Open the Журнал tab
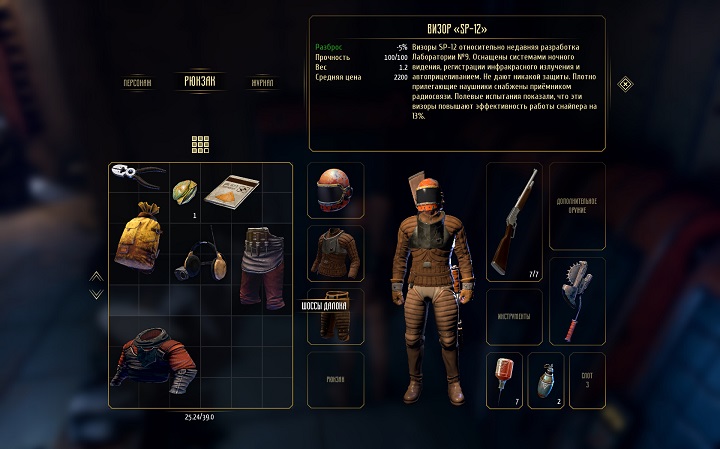The height and width of the screenshot is (449, 720). [263, 83]
